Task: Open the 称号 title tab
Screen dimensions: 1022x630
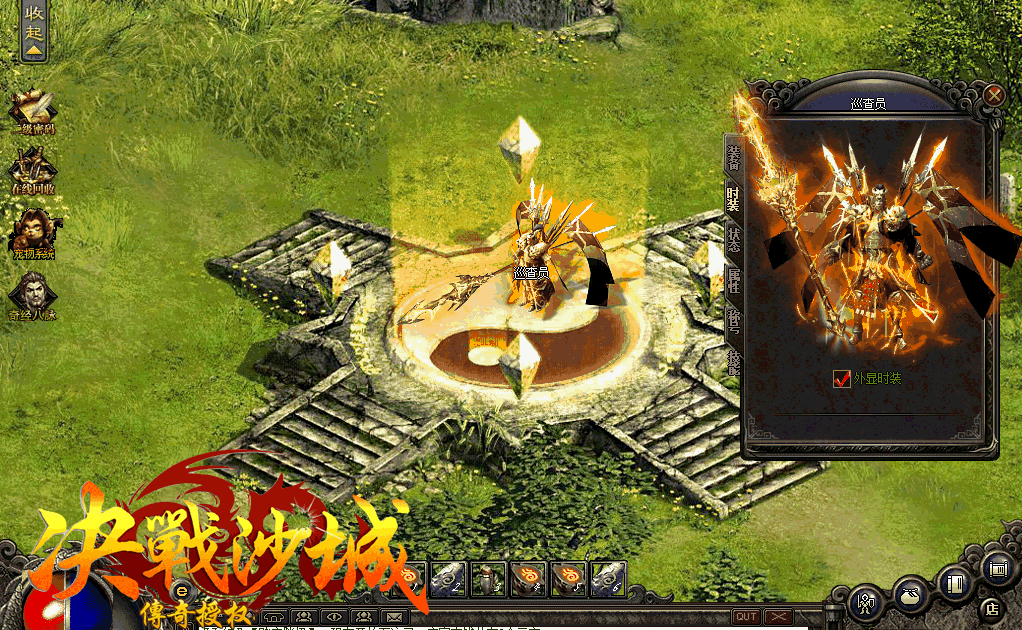Action: click(x=733, y=322)
